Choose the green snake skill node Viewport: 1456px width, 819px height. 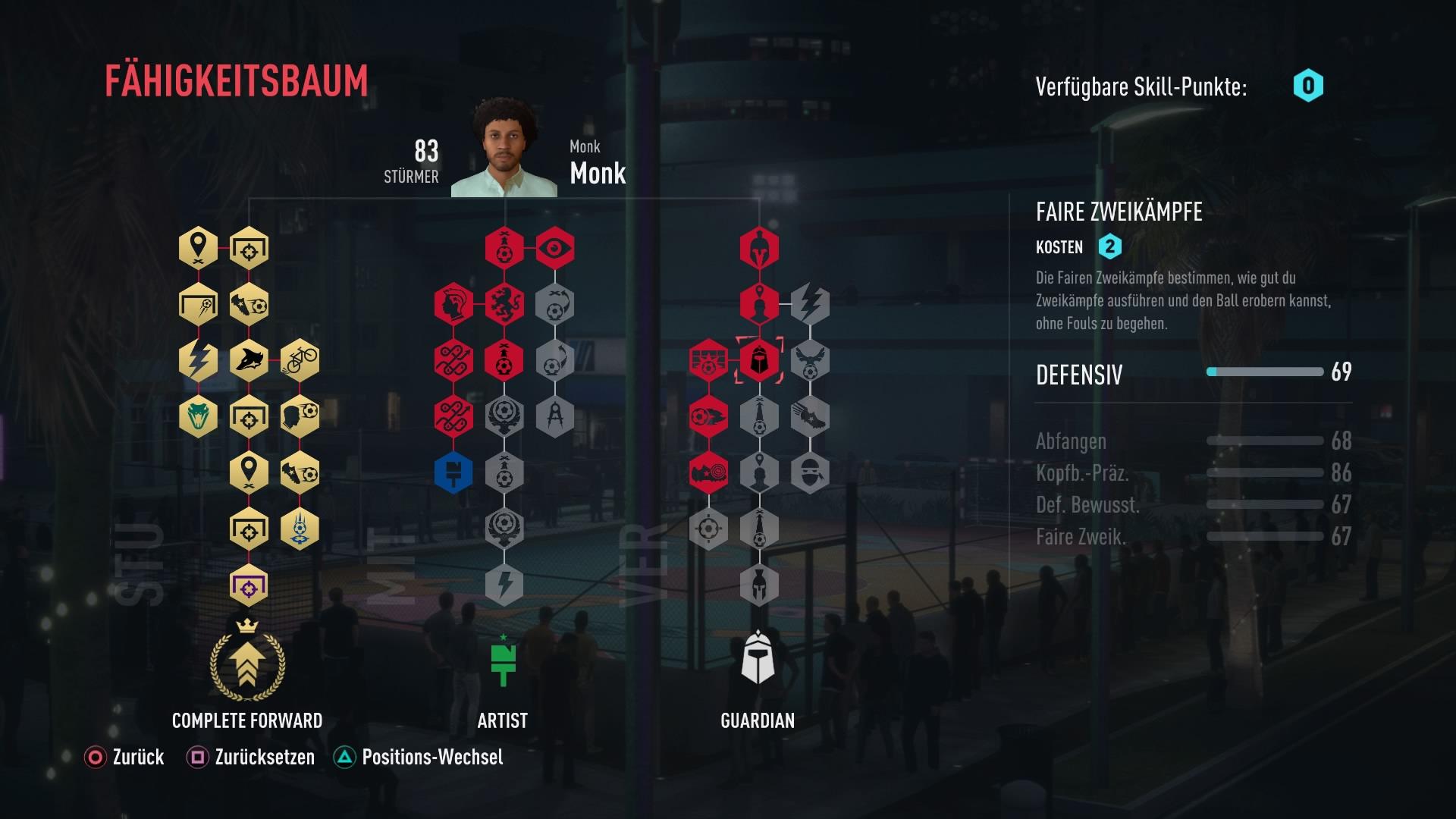(198, 416)
